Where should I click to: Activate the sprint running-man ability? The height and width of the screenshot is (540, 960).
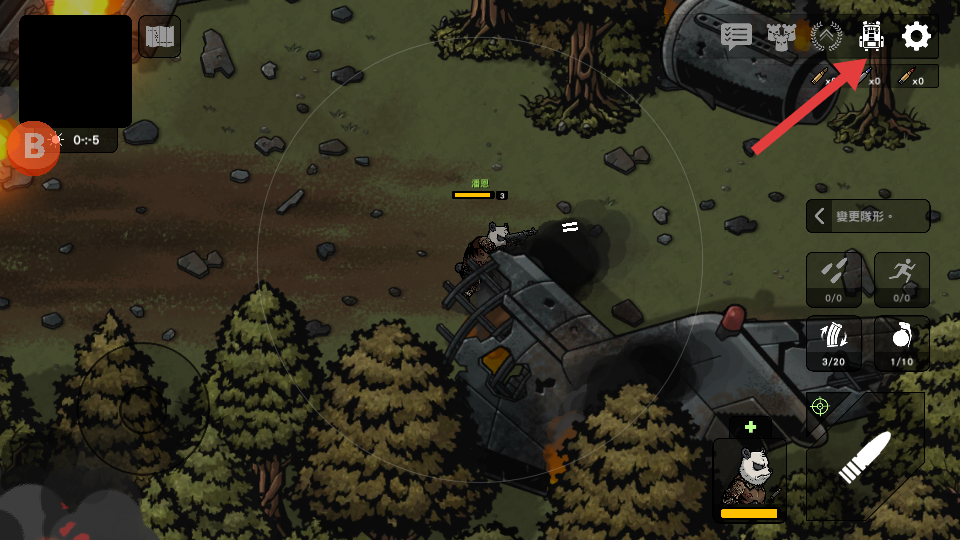point(901,279)
